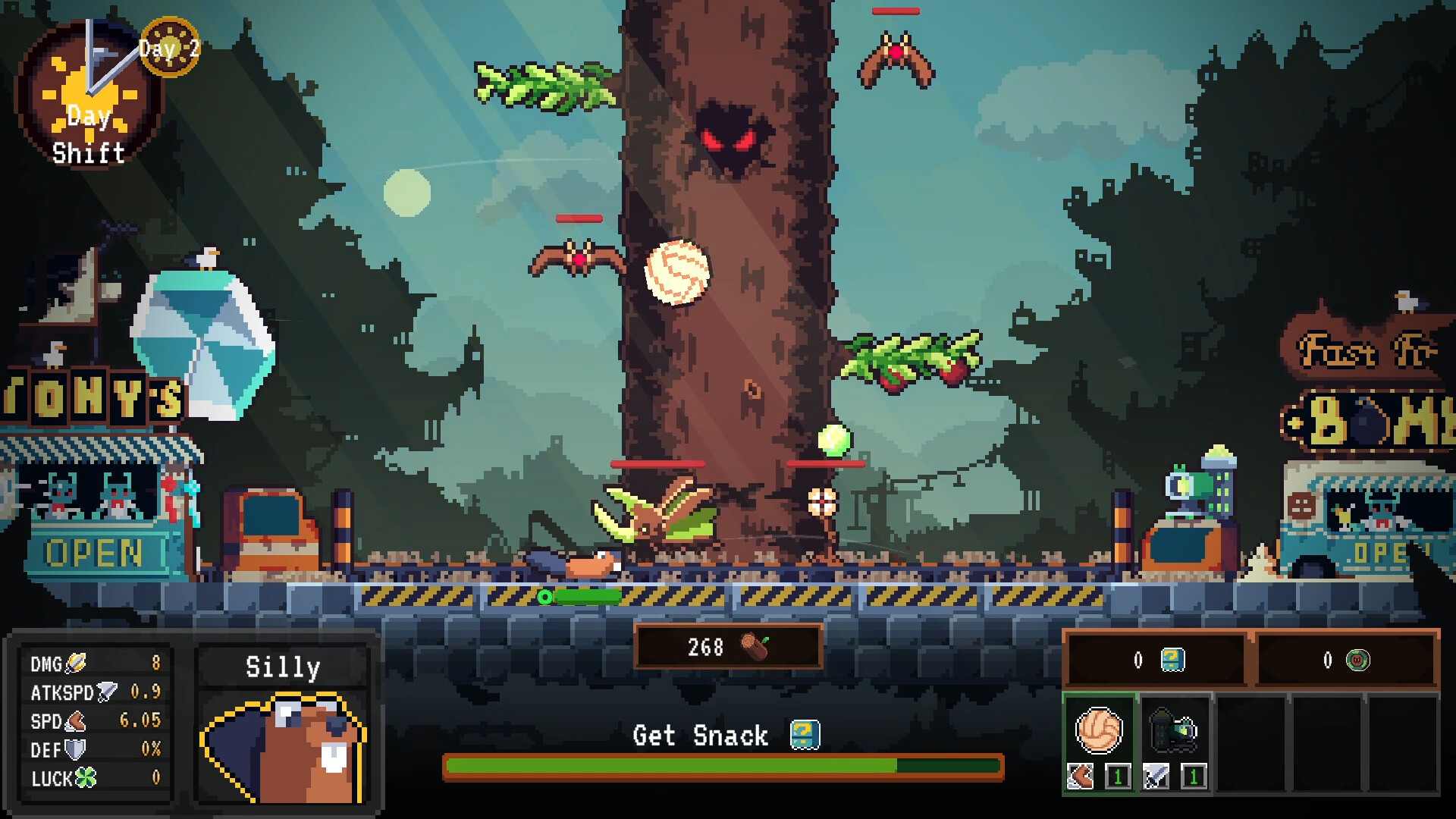The image size is (1456, 819).
Task: Click Silly's character portrait
Action: [x=281, y=747]
